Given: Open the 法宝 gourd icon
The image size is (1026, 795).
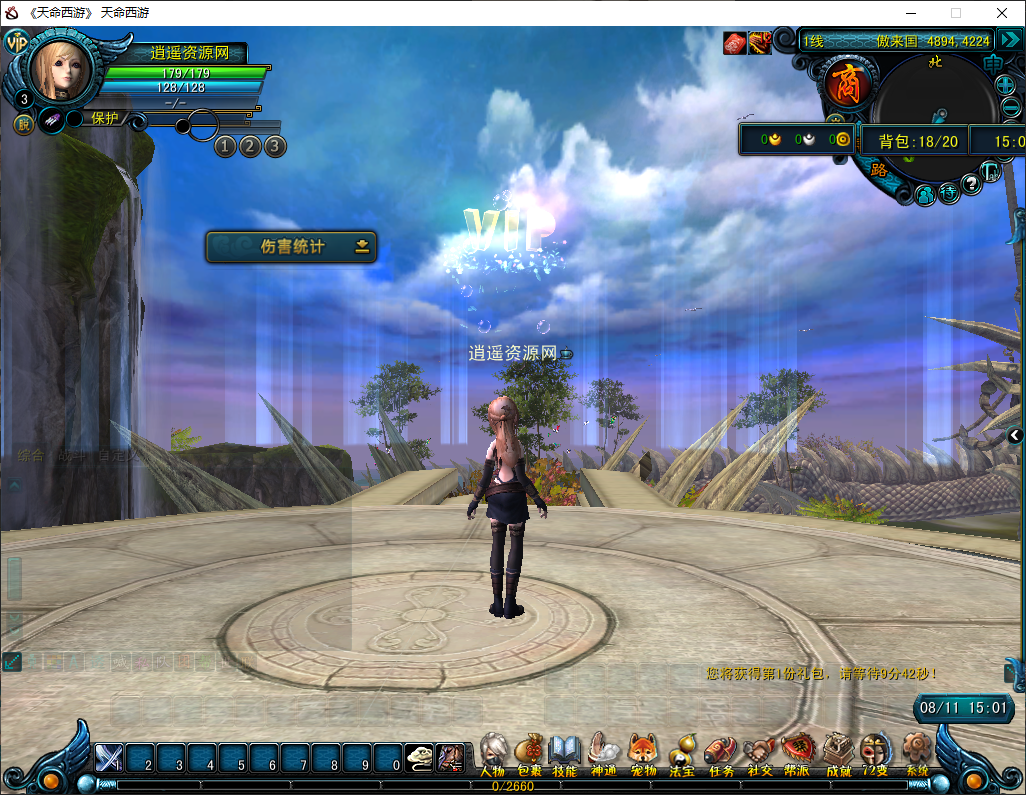Looking at the screenshot, I should point(682,751).
